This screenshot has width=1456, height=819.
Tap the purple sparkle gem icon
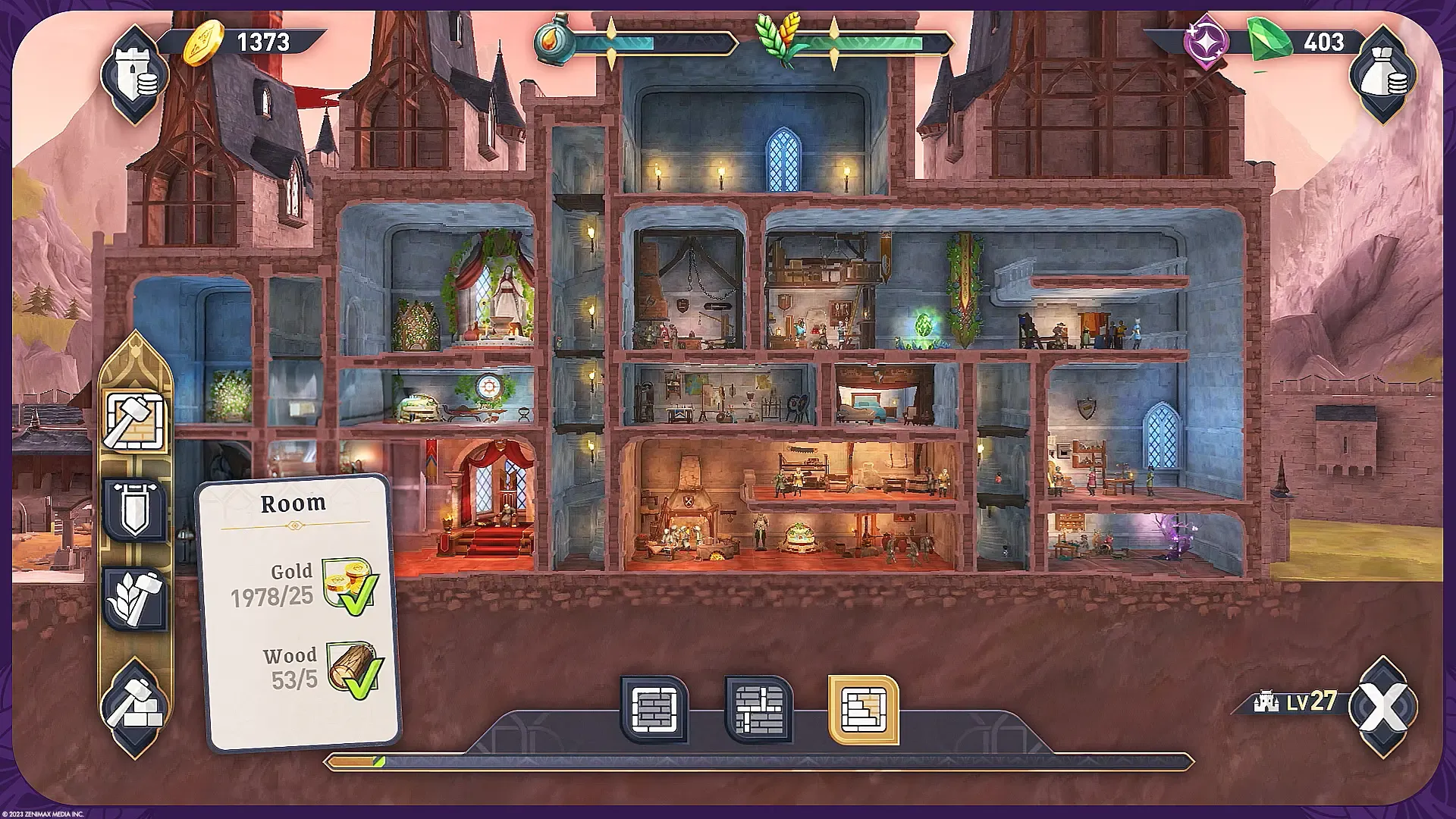tap(1206, 43)
